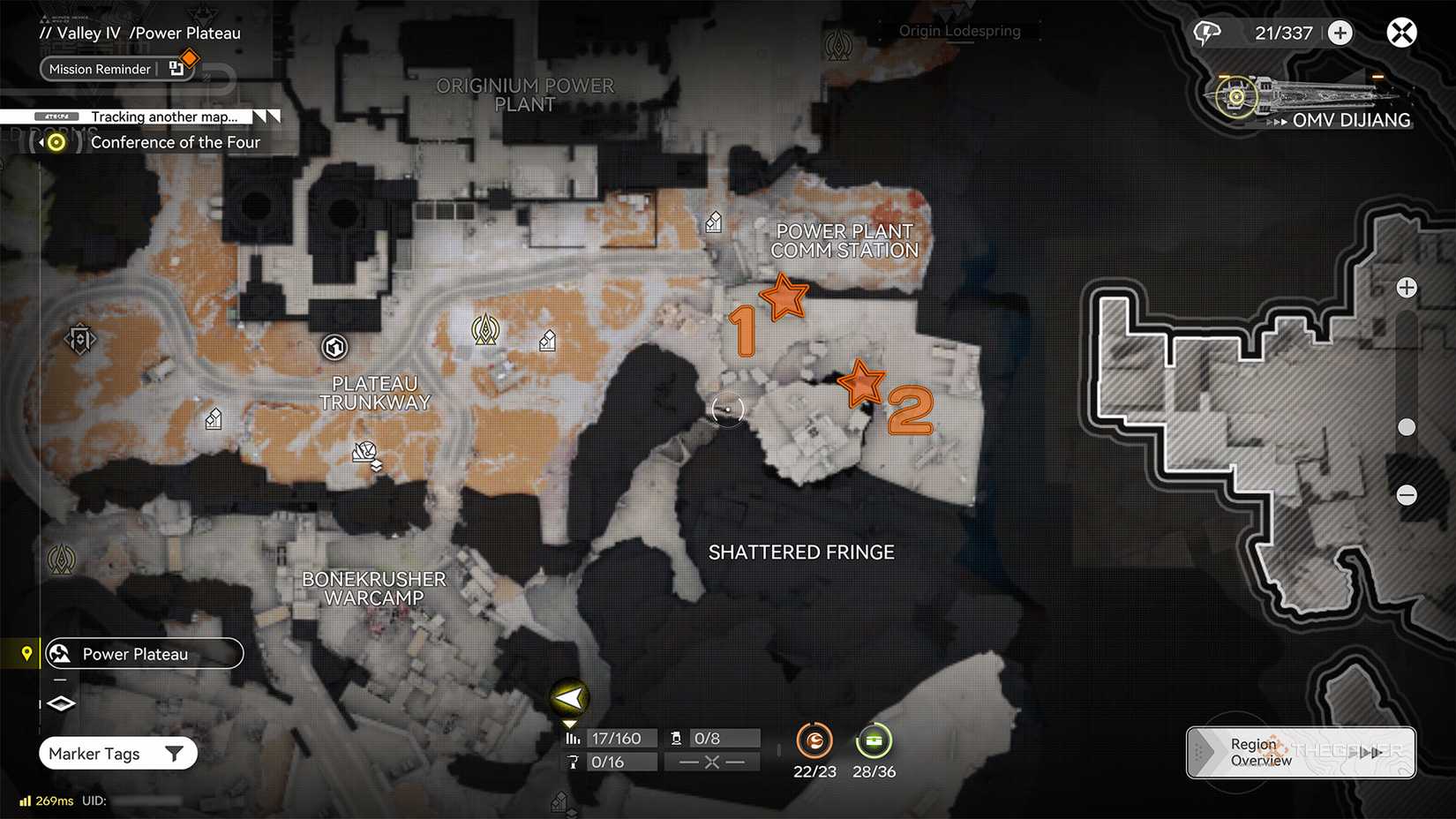Open the Mission Reminder panel

click(100, 69)
